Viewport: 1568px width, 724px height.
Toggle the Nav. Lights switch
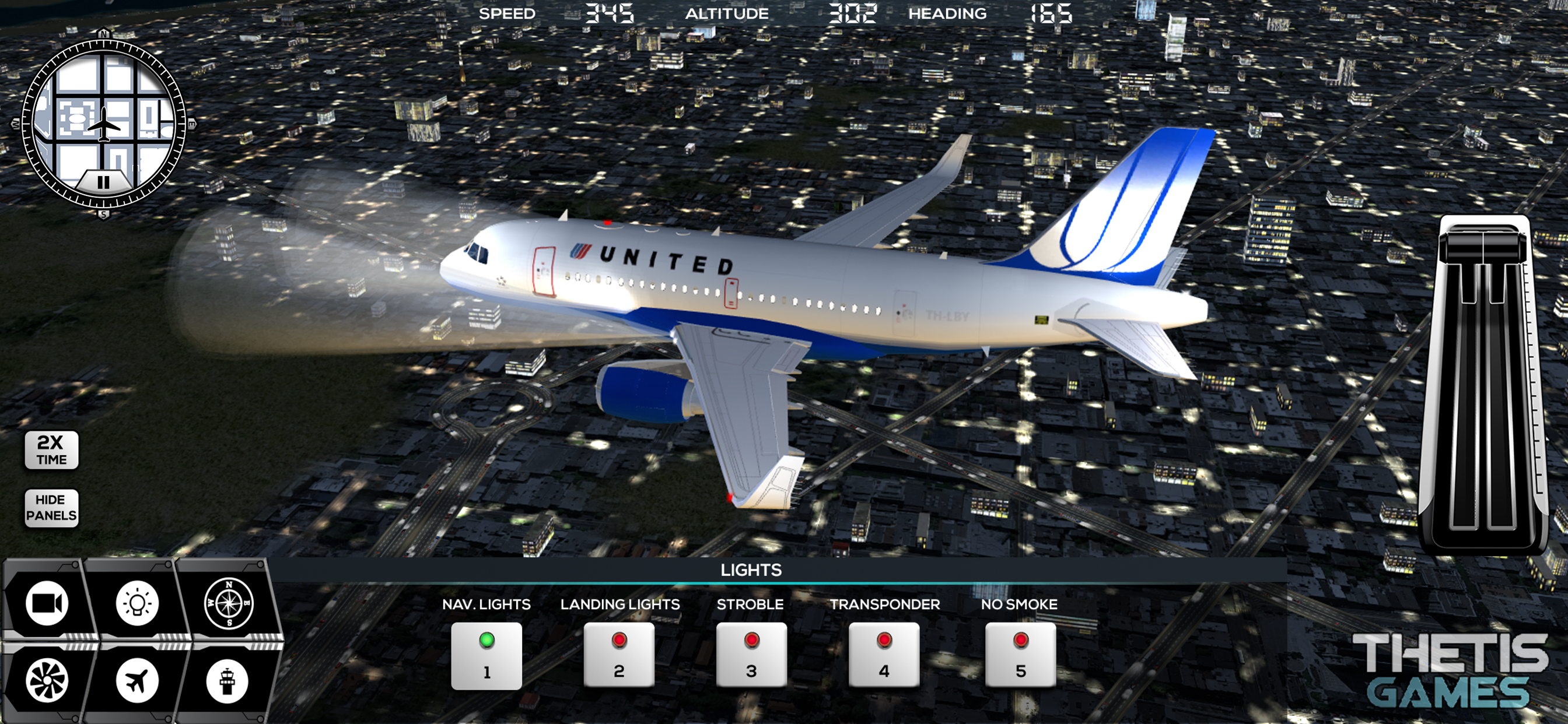[x=487, y=655]
